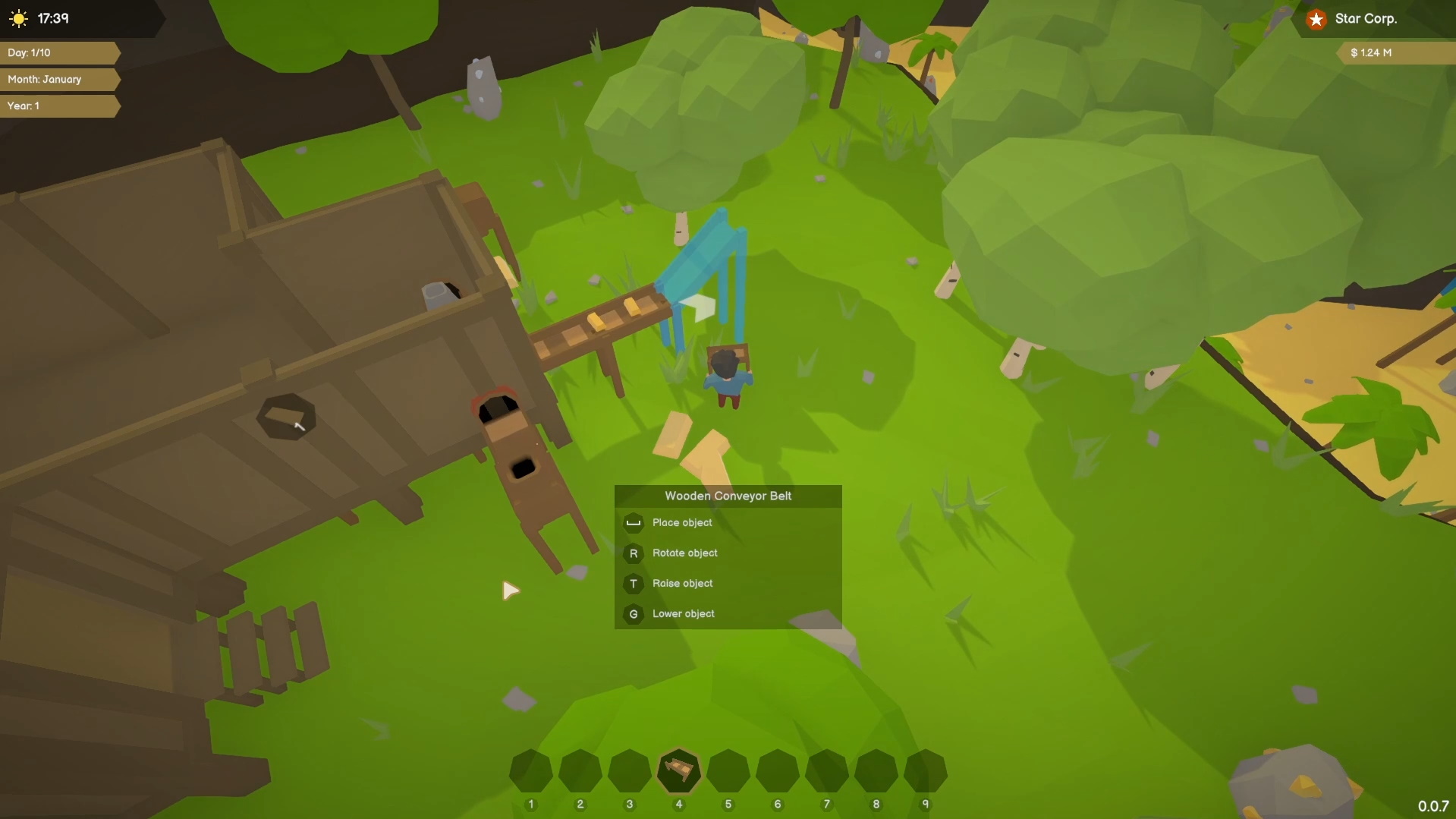Select hotbar slot 5
Screen dimensions: 1456x819
pos(729,771)
